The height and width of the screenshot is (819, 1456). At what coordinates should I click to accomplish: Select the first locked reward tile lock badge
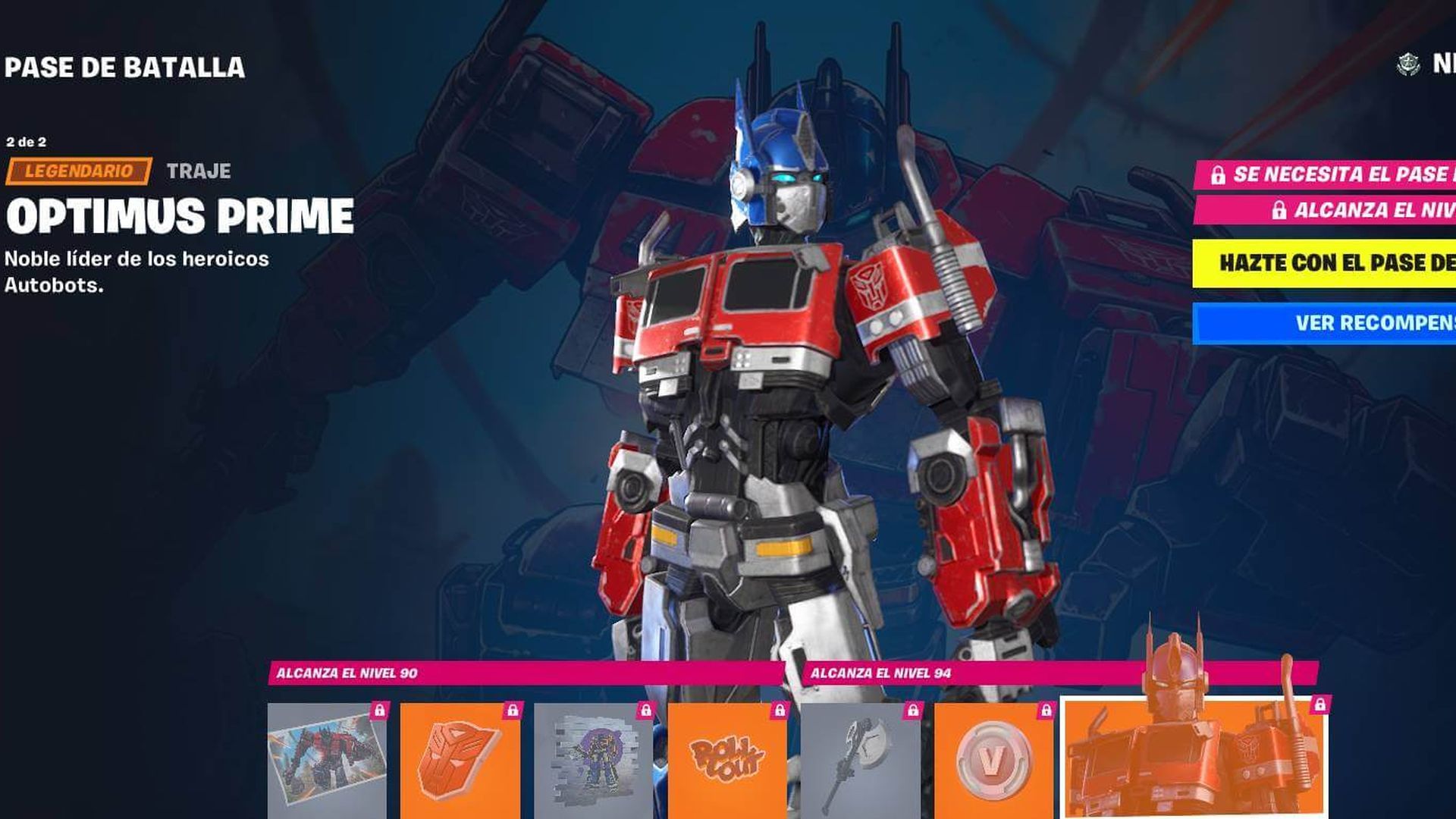[379, 711]
